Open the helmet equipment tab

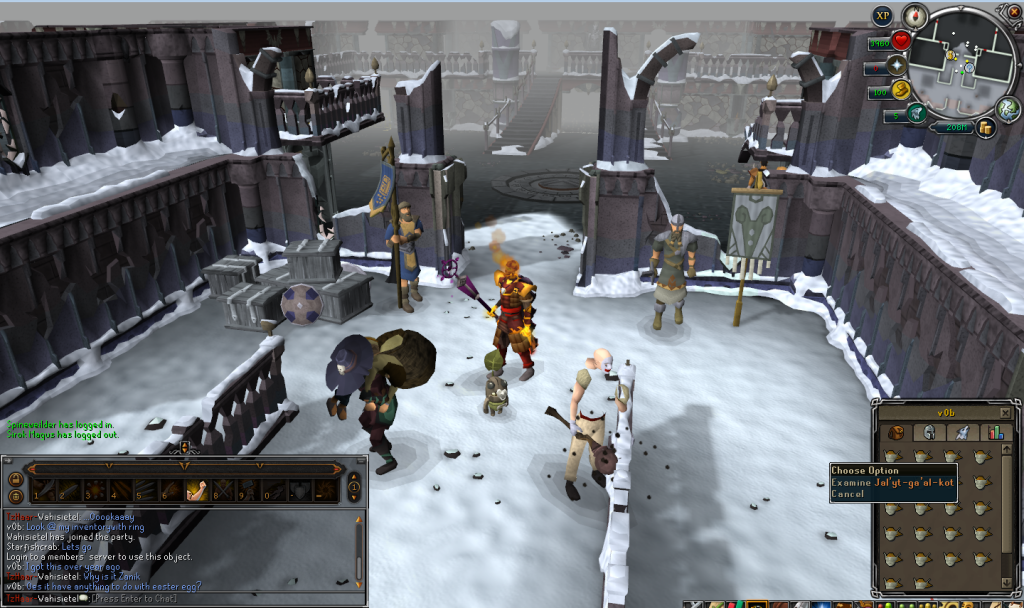929,433
